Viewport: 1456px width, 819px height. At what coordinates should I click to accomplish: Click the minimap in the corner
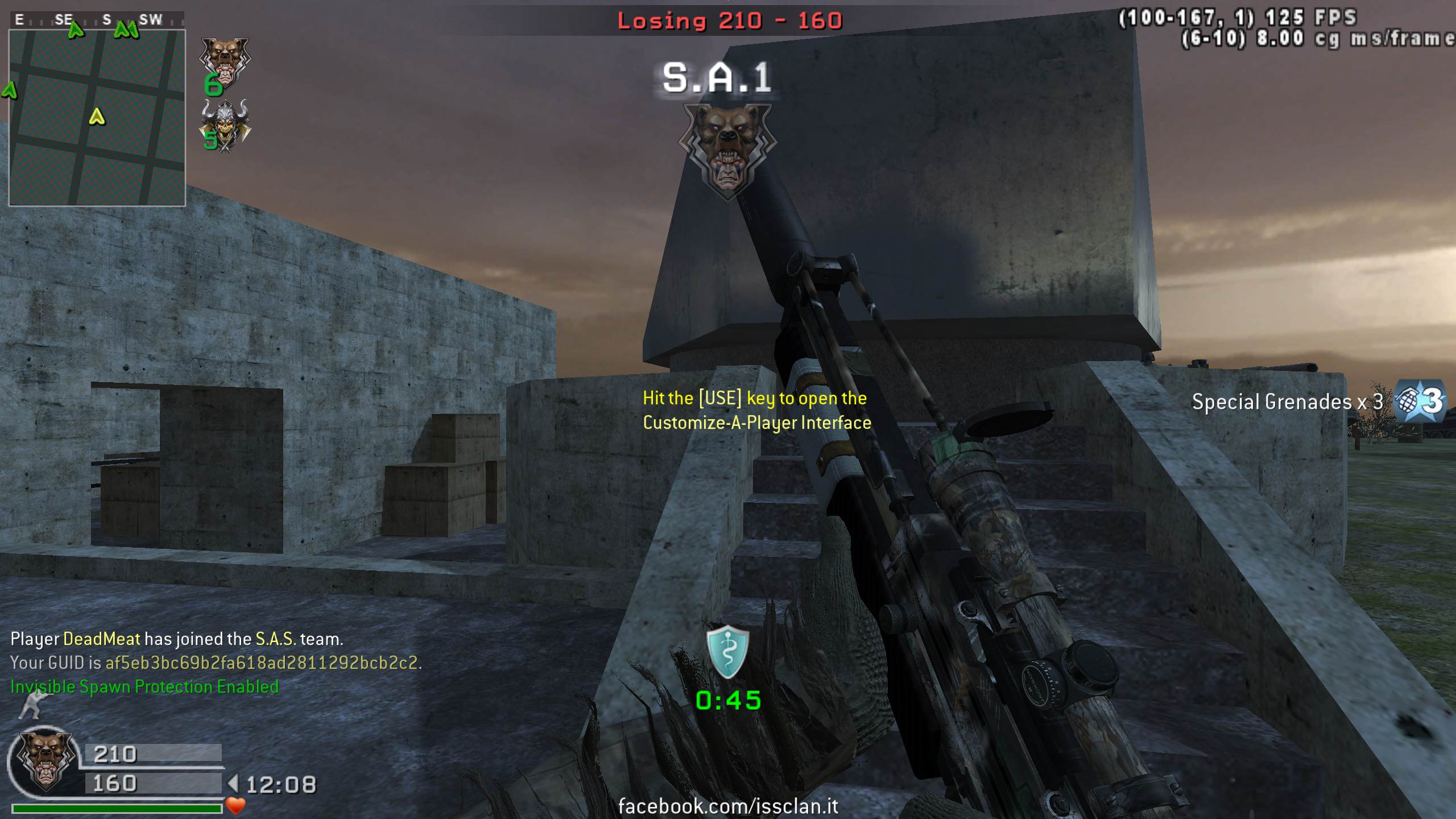coord(97,117)
